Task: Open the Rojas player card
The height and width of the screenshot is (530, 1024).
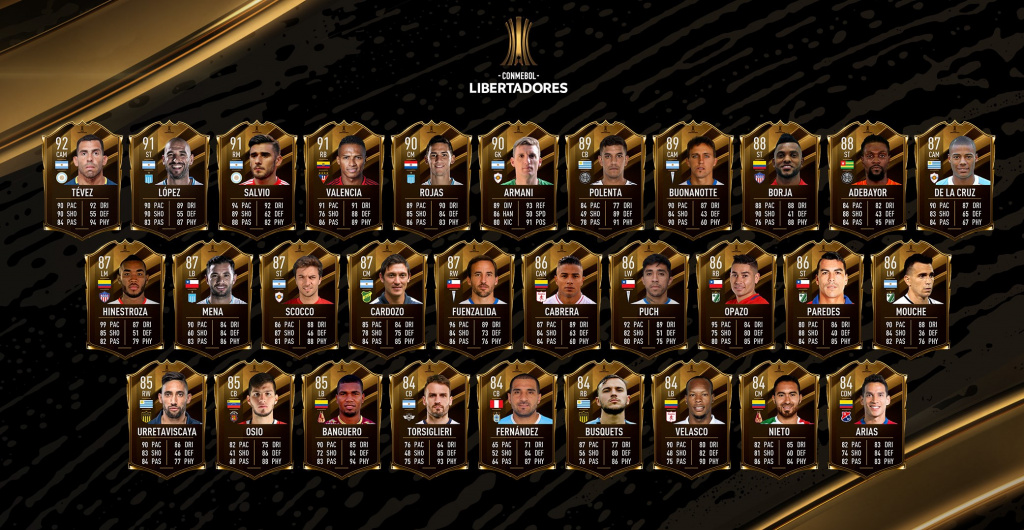Action: click(431, 178)
